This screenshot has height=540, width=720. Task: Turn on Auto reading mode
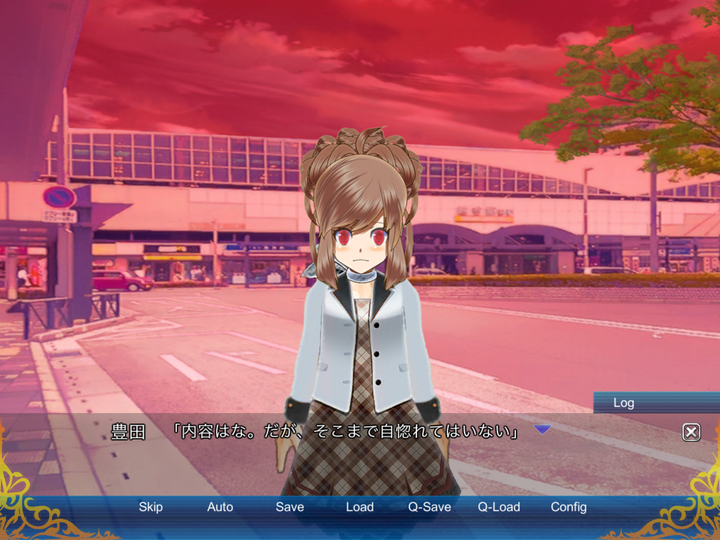(x=220, y=507)
